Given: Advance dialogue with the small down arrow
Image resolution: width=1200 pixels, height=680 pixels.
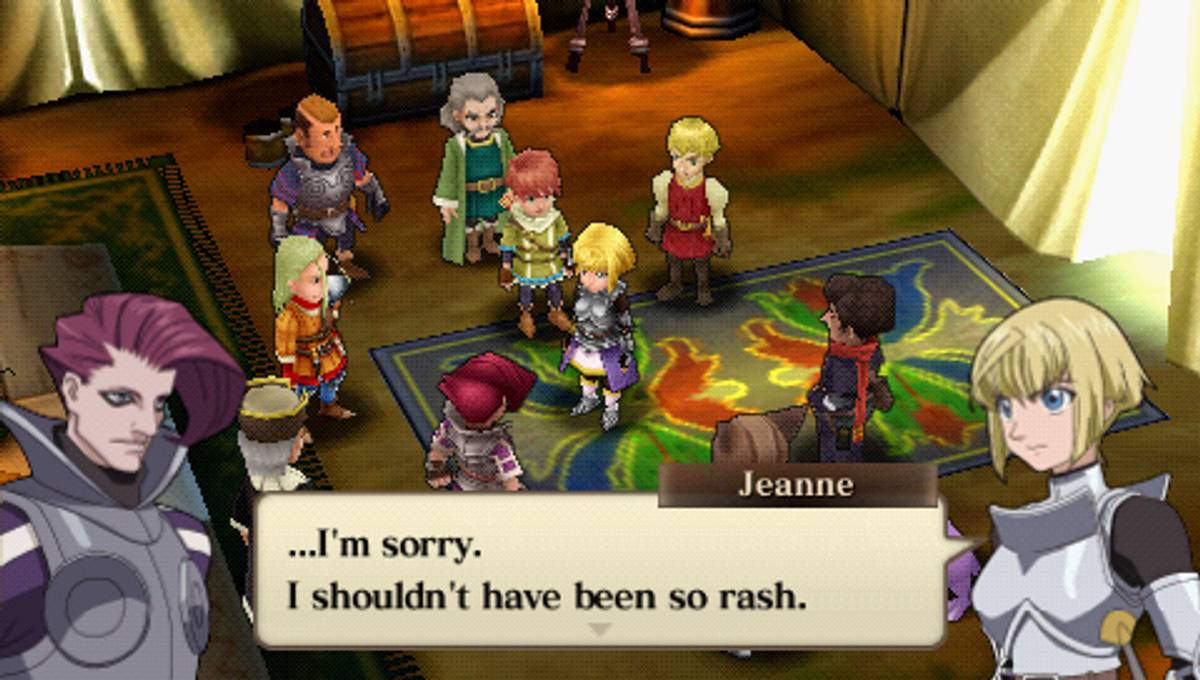Looking at the screenshot, I should 599,630.
